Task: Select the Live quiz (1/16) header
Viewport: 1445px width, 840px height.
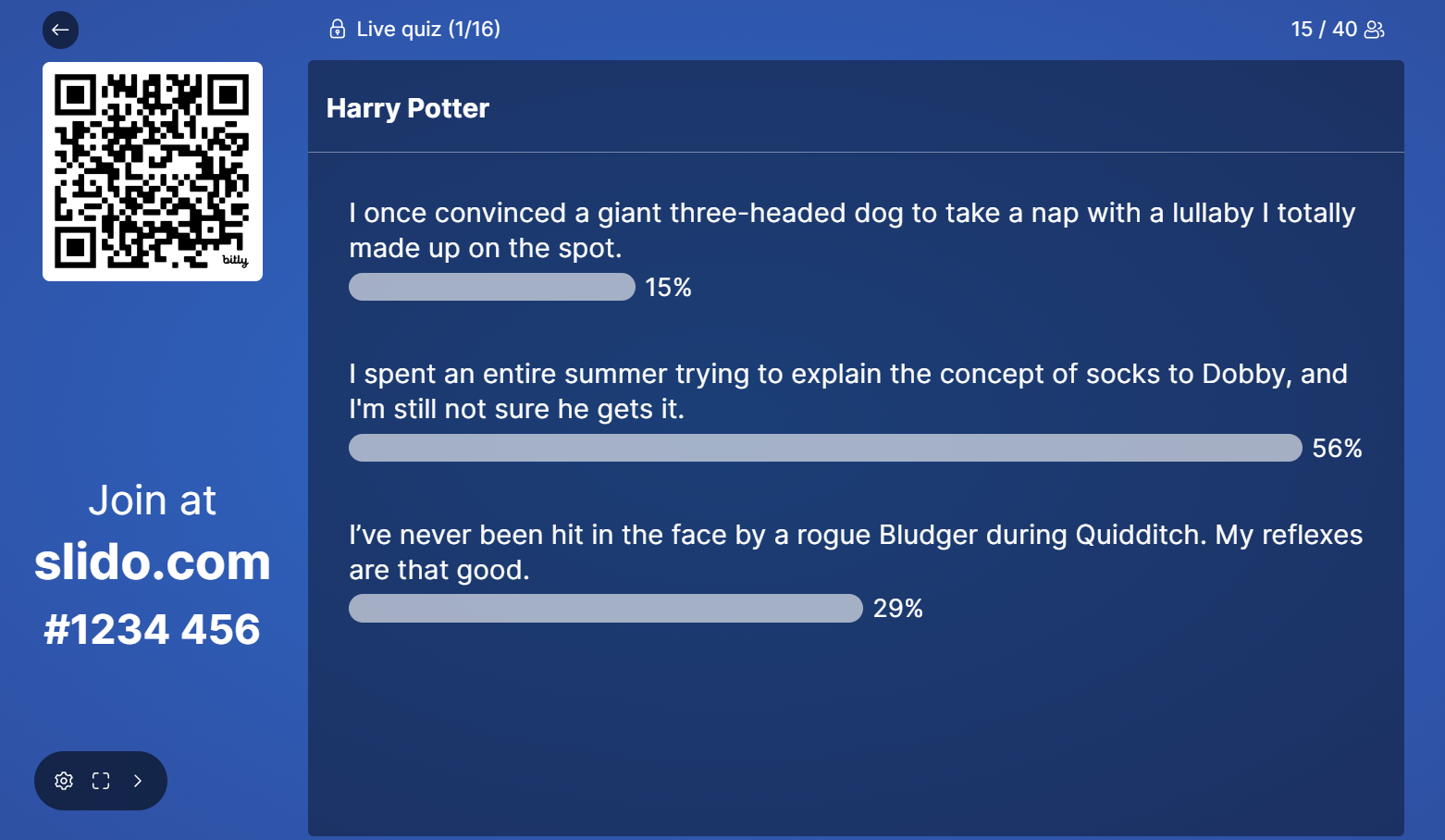Action: [x=428, y=29]
